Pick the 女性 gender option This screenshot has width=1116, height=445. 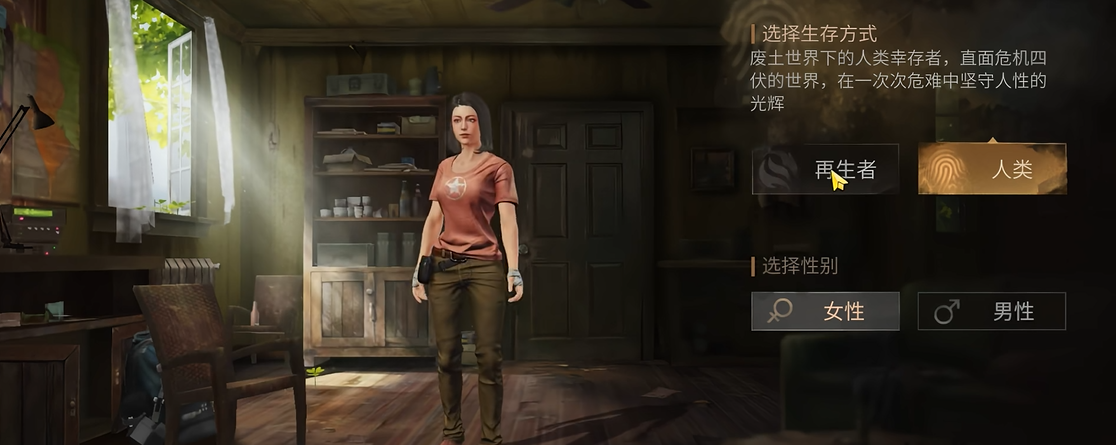pyautogui.click(x=825, y=311)
